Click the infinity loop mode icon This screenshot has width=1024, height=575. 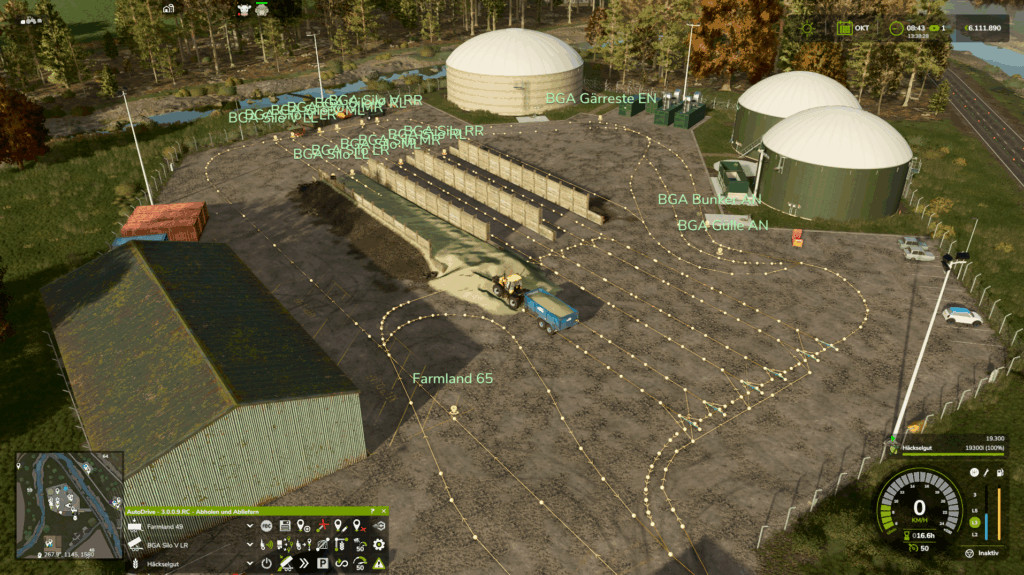tap(342, 563)
